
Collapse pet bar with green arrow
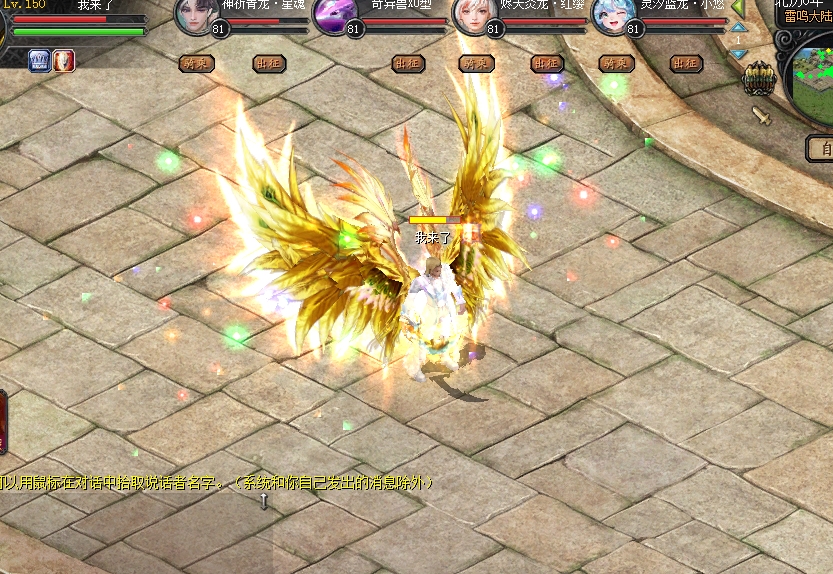tap(738, 8)
